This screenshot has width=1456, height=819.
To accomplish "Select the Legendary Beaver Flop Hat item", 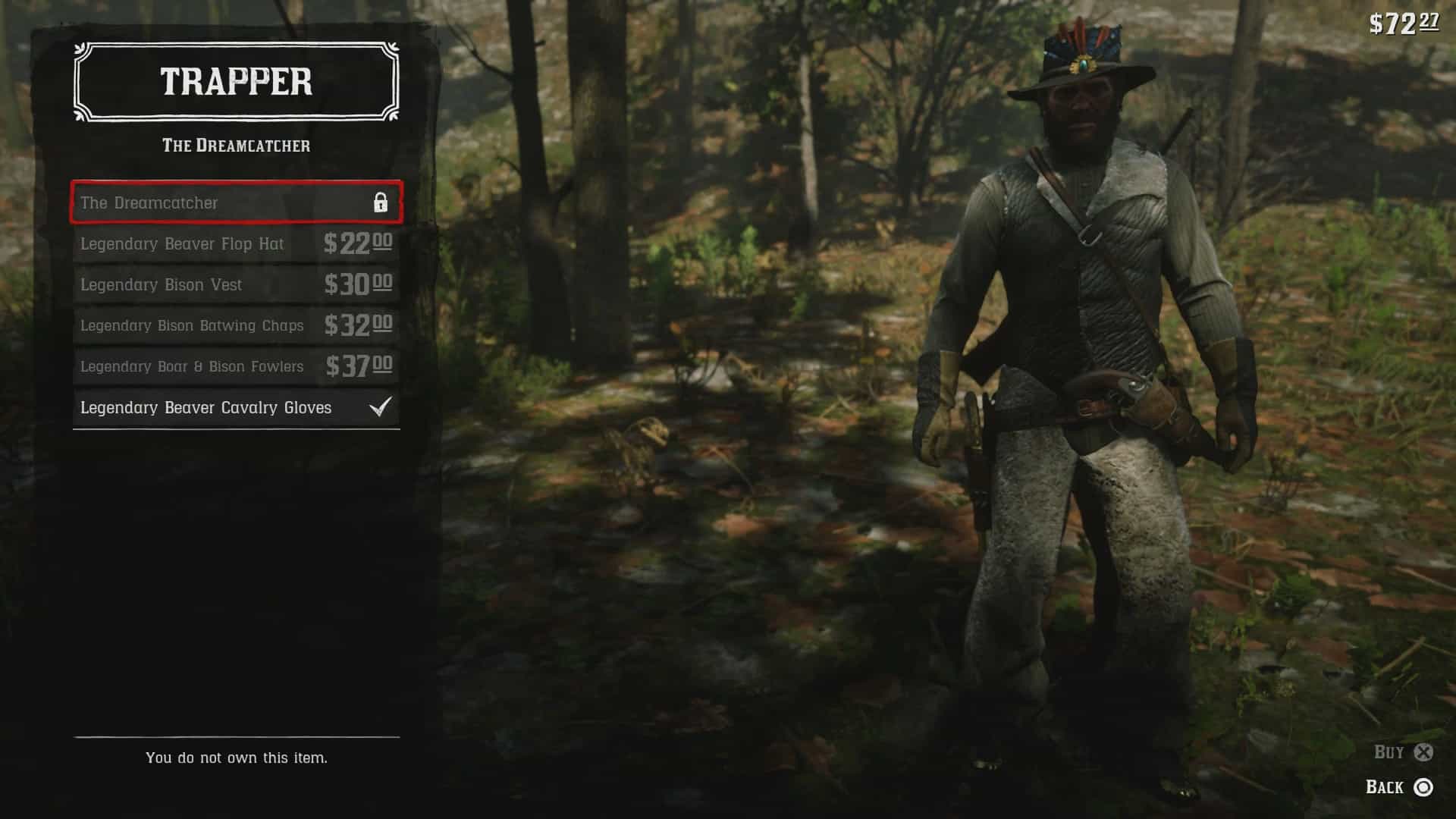I will click(x=182, y=244).
